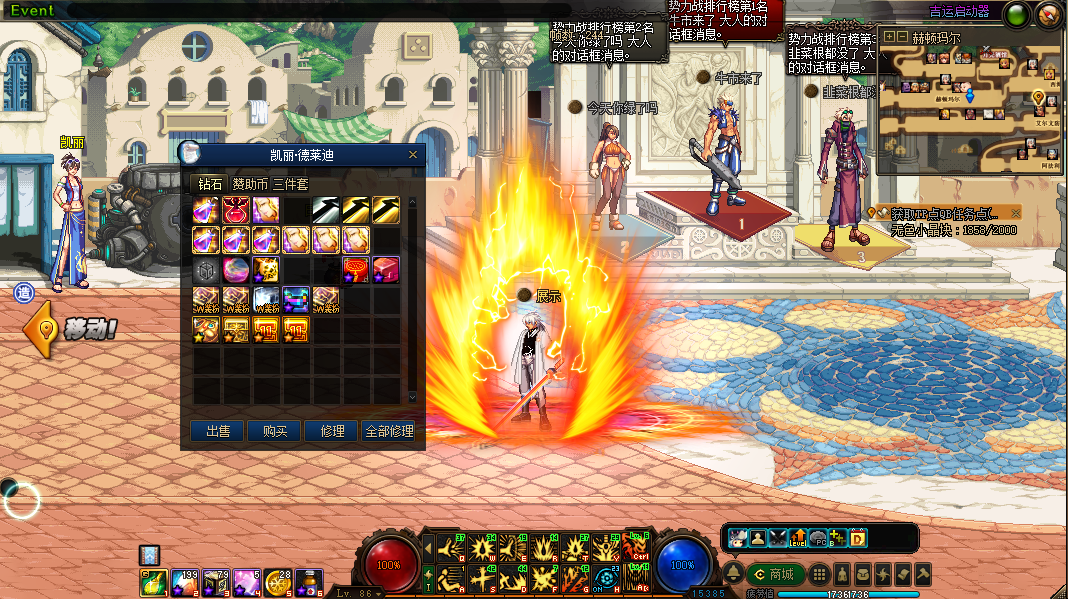
Task: Switch to the 钻石 shop tab
Action: click(x=210, y=184)
